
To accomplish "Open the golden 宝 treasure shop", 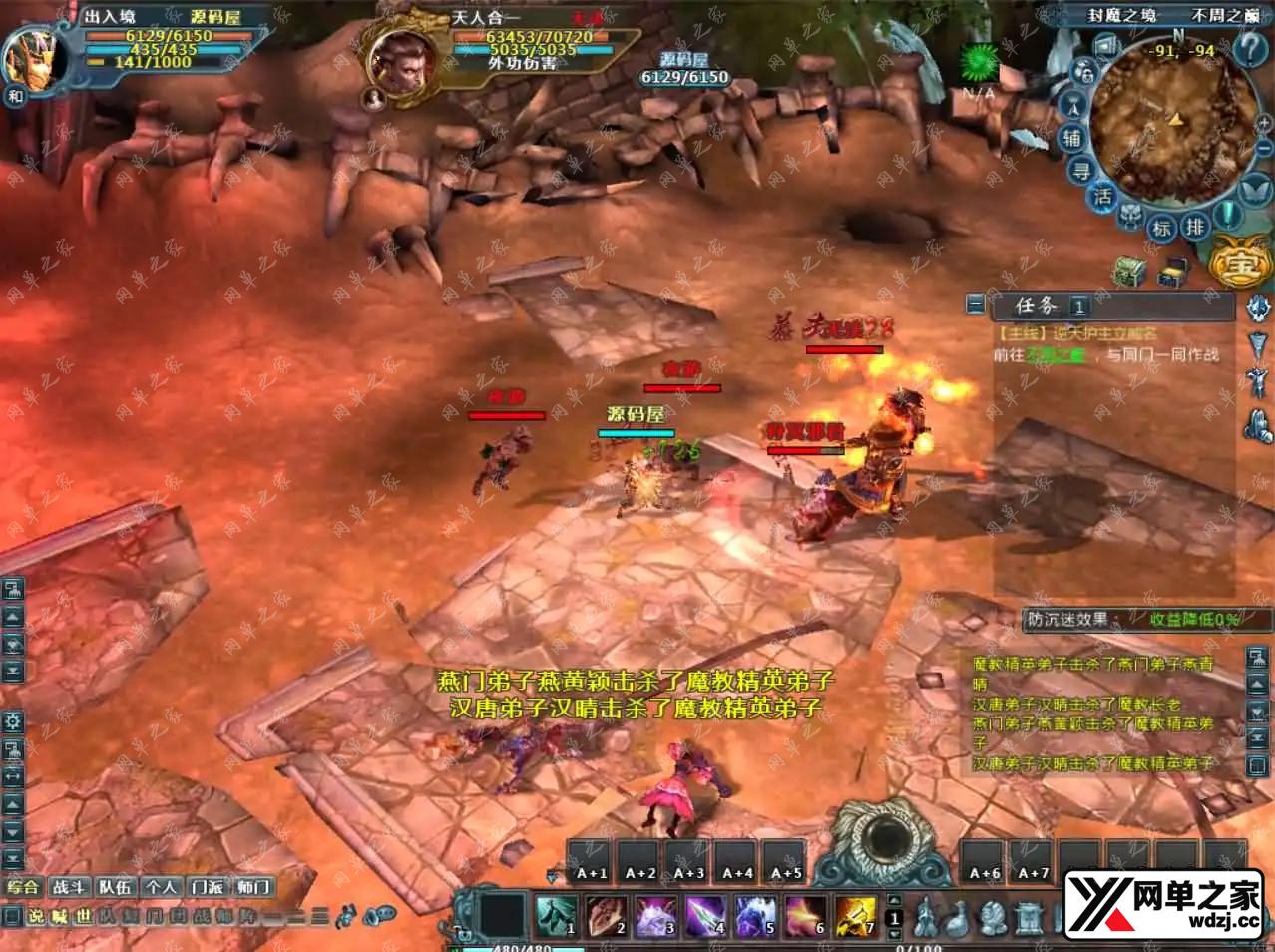I will (x=1239, y=264).
